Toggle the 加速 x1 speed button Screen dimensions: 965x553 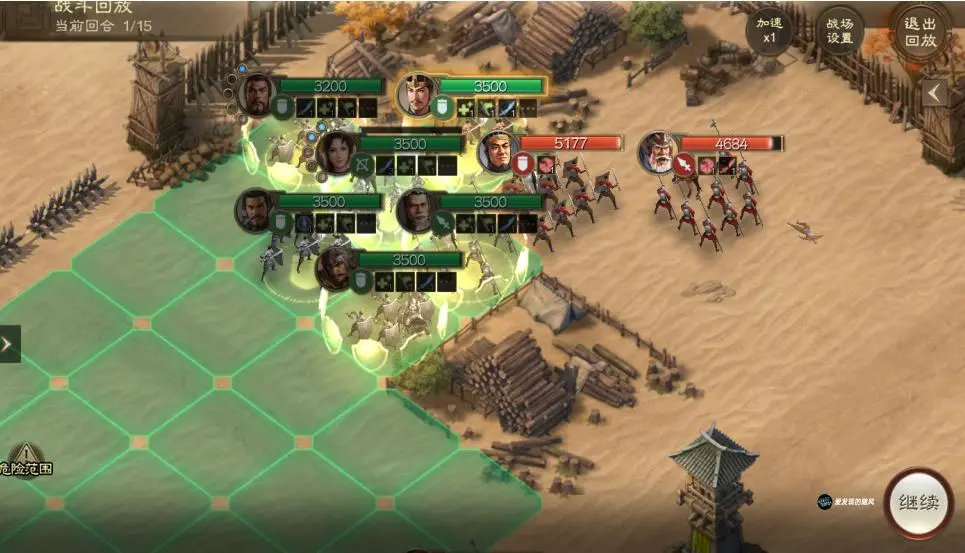(769, 31)
